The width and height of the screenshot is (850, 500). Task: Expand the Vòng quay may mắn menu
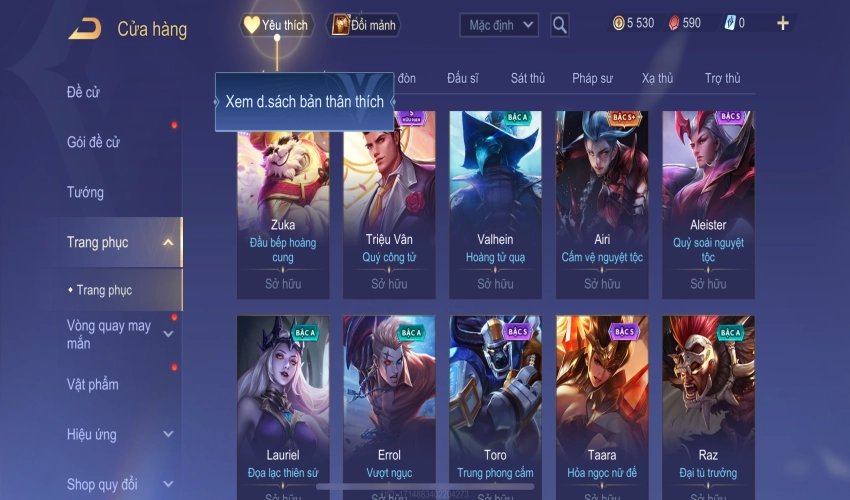click(x=168, y=334)
